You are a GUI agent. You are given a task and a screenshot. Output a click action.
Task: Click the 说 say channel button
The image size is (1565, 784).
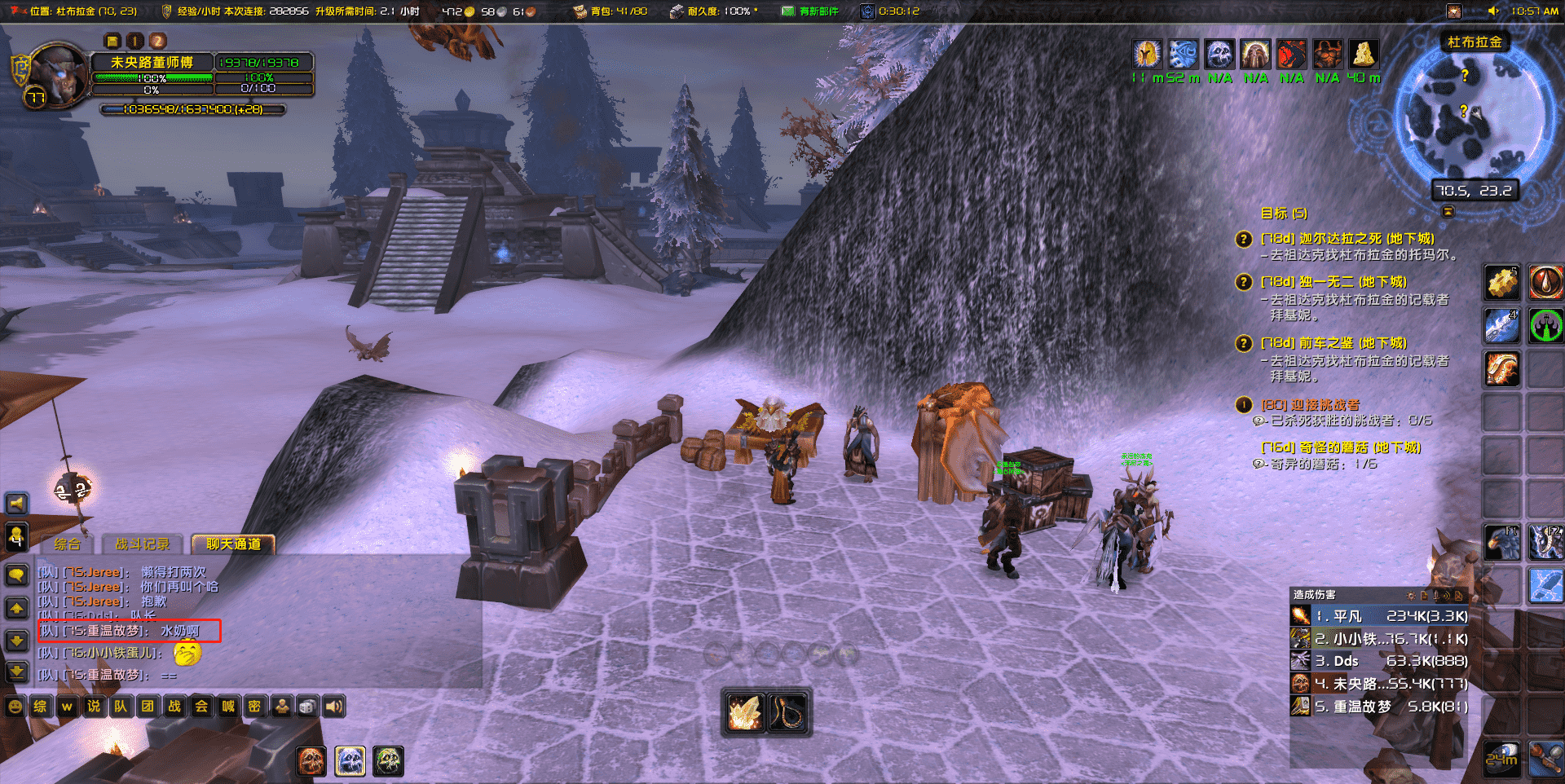point(94,707)
